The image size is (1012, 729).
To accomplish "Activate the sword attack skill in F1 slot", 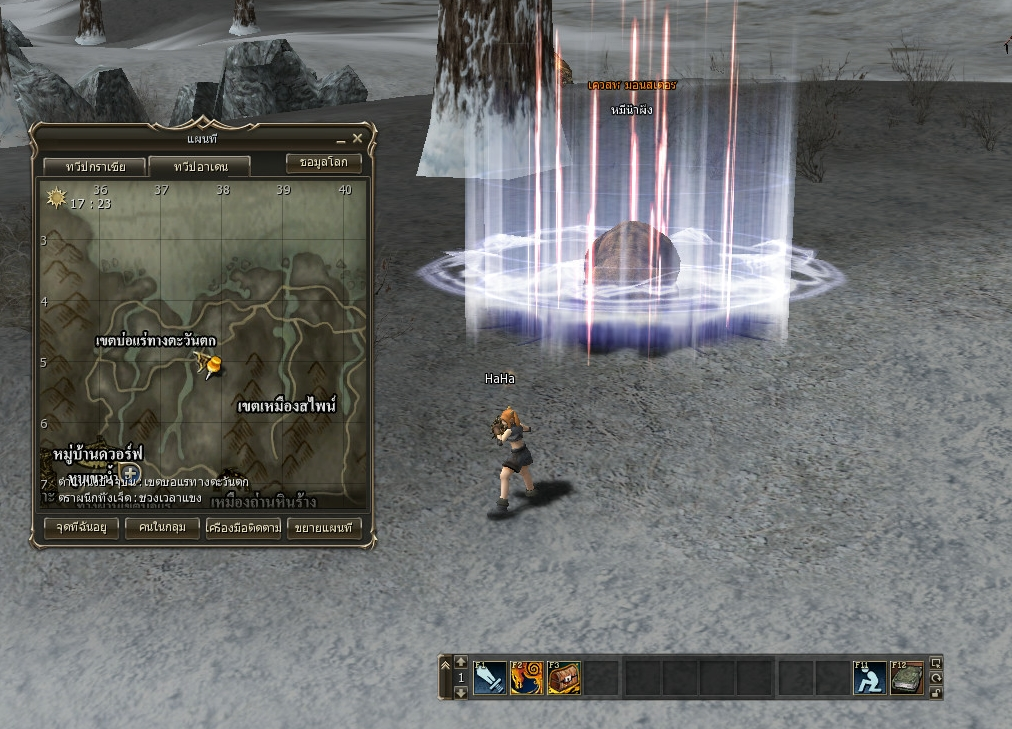I will [x=490, y=678].
